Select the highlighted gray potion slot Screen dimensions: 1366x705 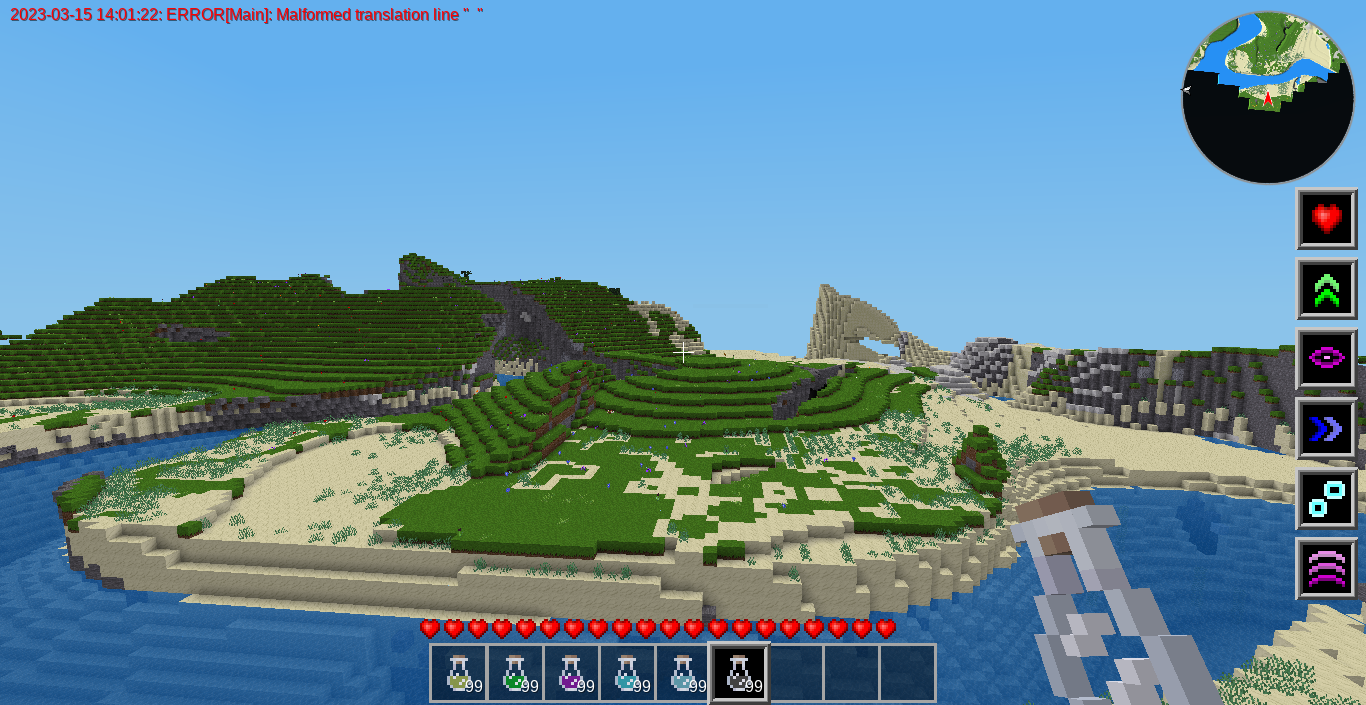coord(740,673)
